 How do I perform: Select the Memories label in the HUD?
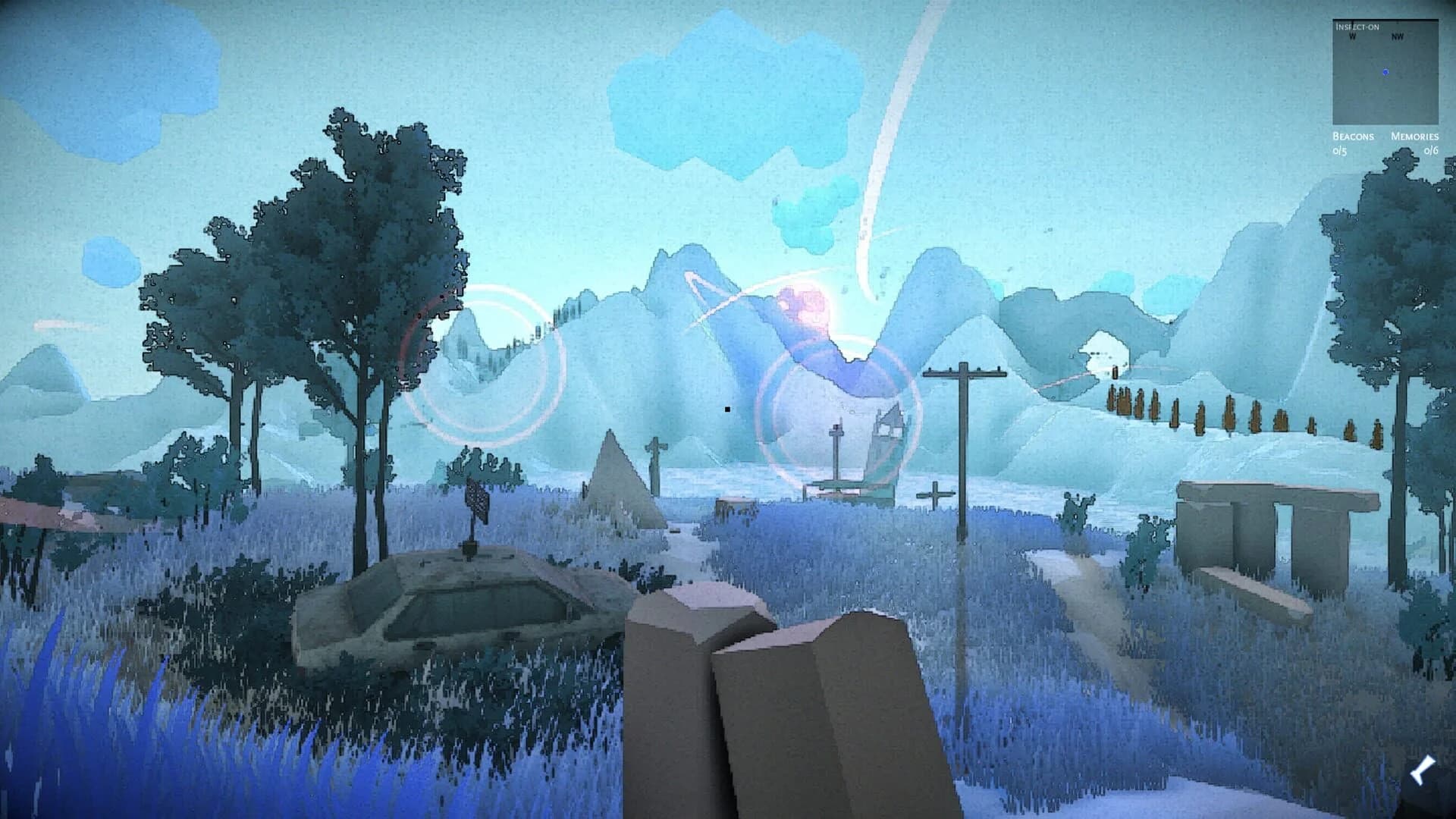coord(1415,136)
